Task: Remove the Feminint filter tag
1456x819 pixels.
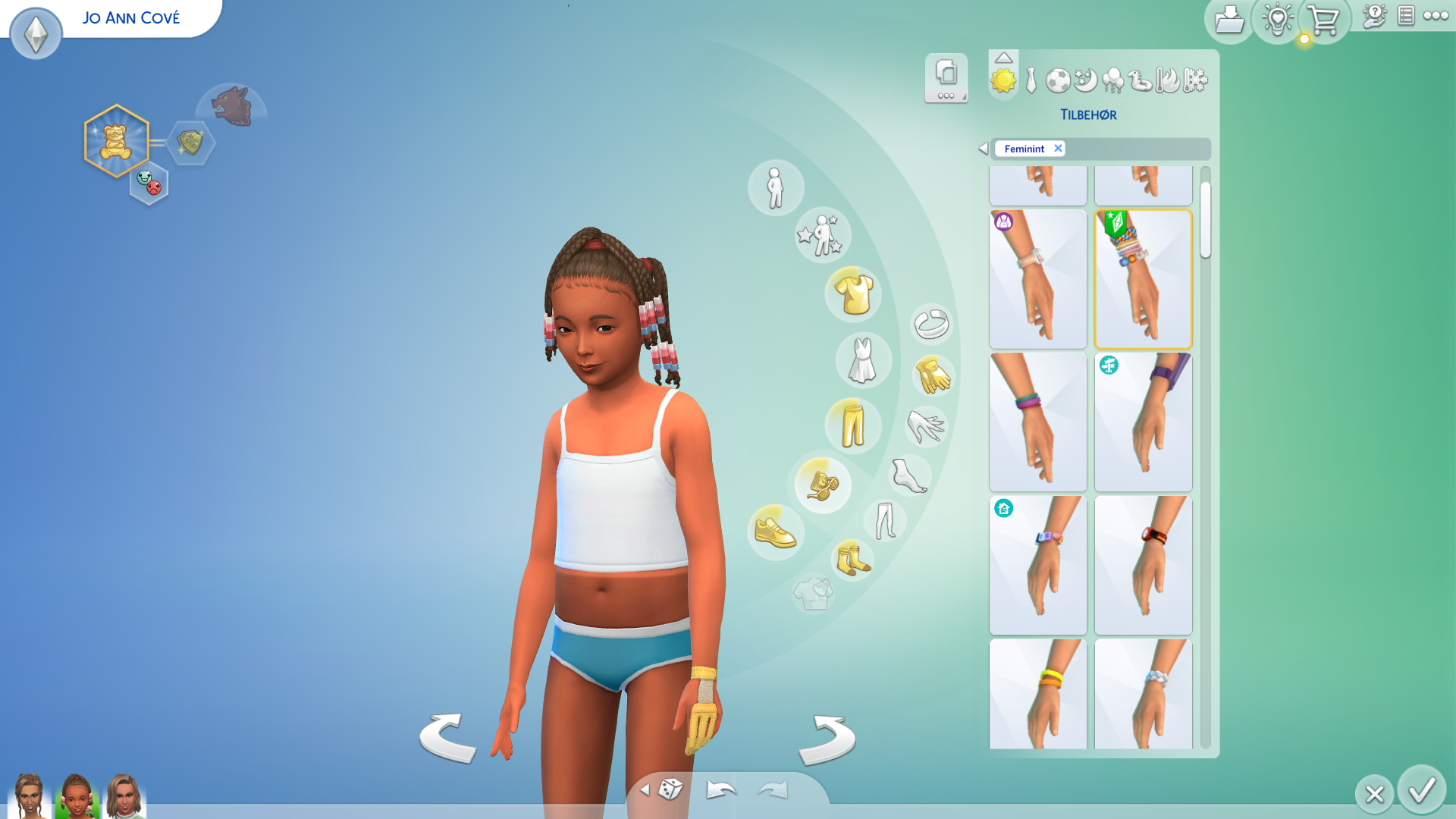Action: (1058, 149)
